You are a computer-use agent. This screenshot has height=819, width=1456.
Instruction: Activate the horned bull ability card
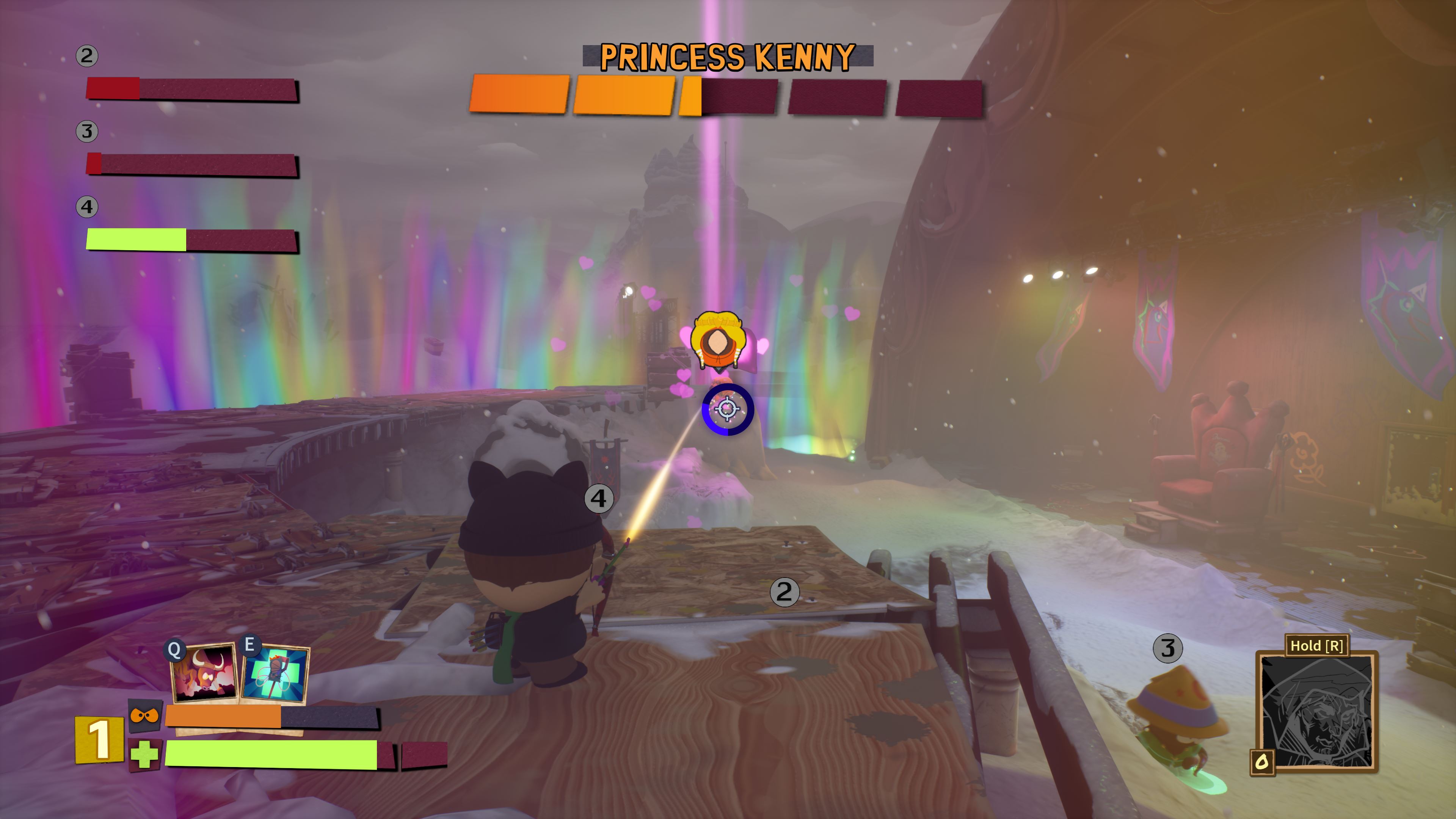click(x=204, y=673)
